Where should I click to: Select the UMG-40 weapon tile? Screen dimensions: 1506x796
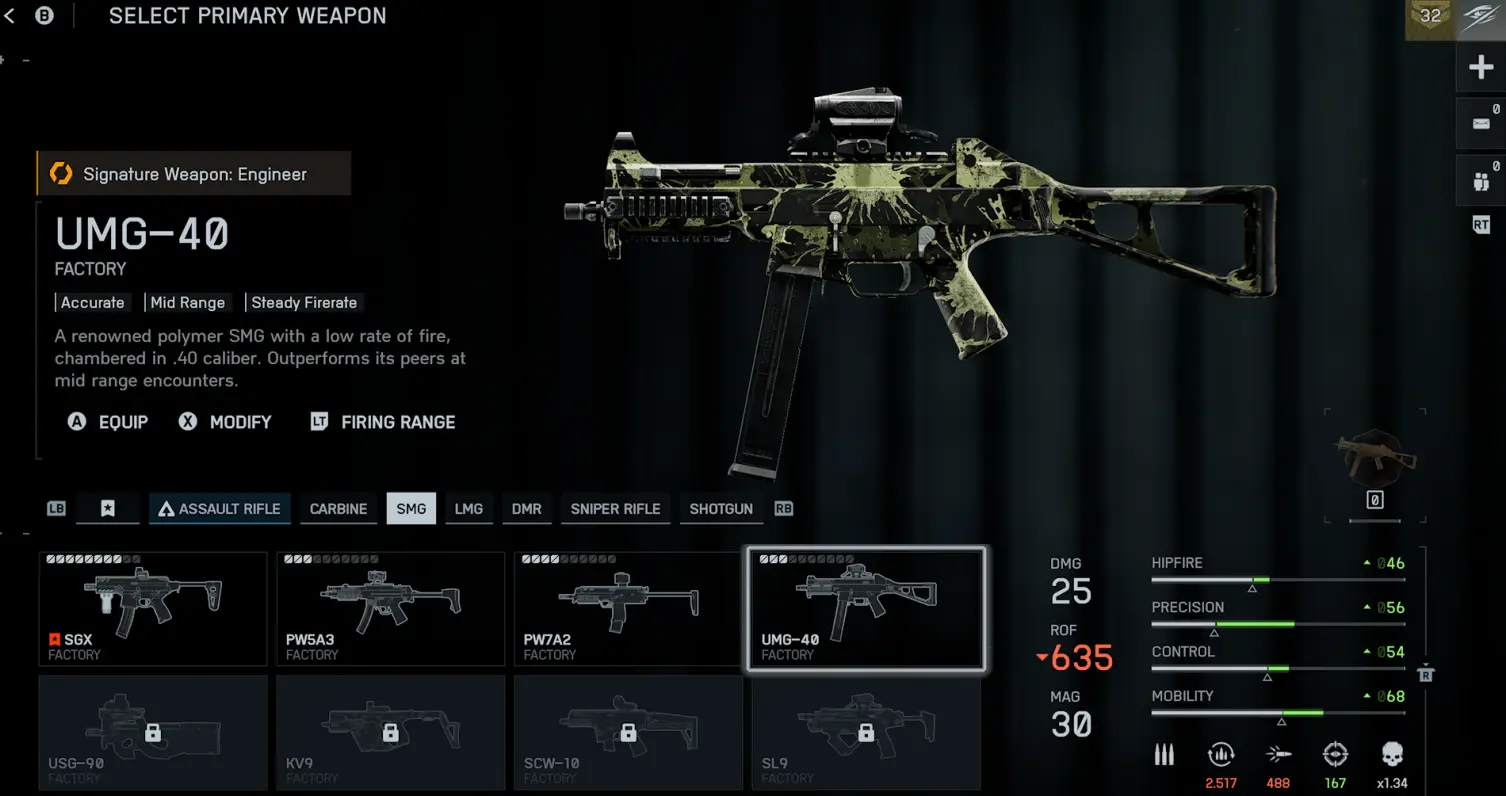pyautogui.click(x=866, y=609)
